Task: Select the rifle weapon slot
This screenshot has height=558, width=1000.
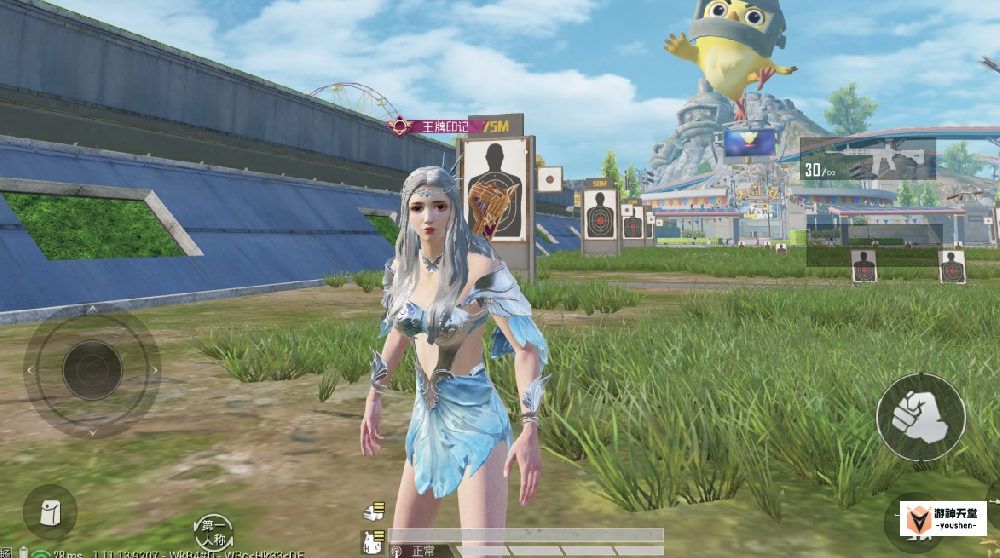Action: [x=868, y=160]
